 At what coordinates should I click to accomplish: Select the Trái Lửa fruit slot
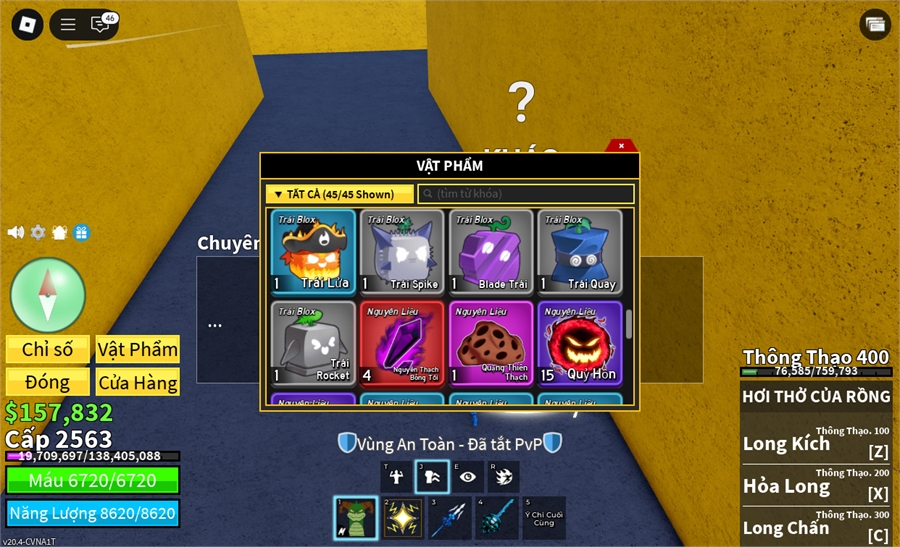tap(313, 252)
